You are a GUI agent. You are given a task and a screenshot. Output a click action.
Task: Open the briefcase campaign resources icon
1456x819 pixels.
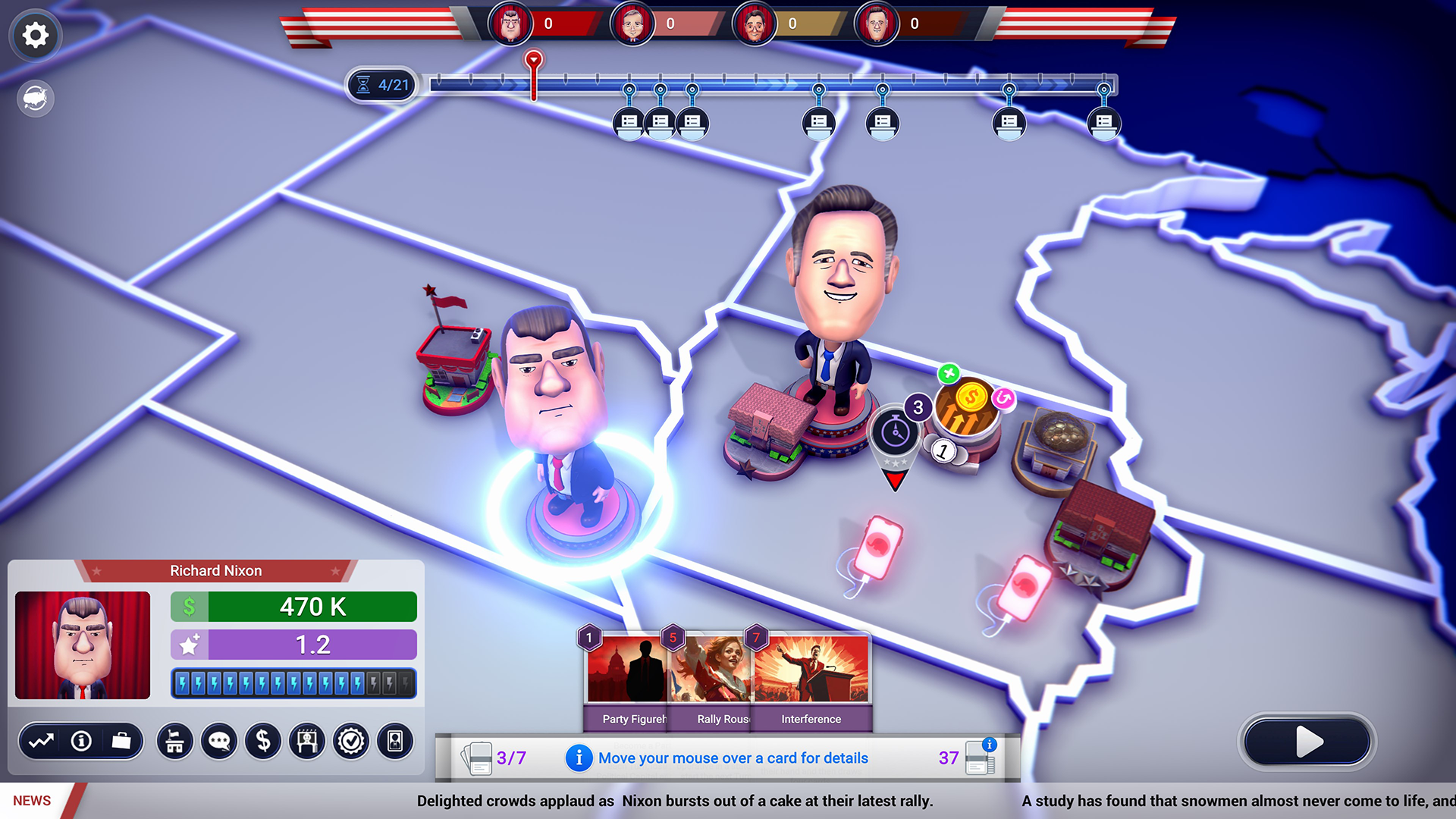tap(121, 742)
